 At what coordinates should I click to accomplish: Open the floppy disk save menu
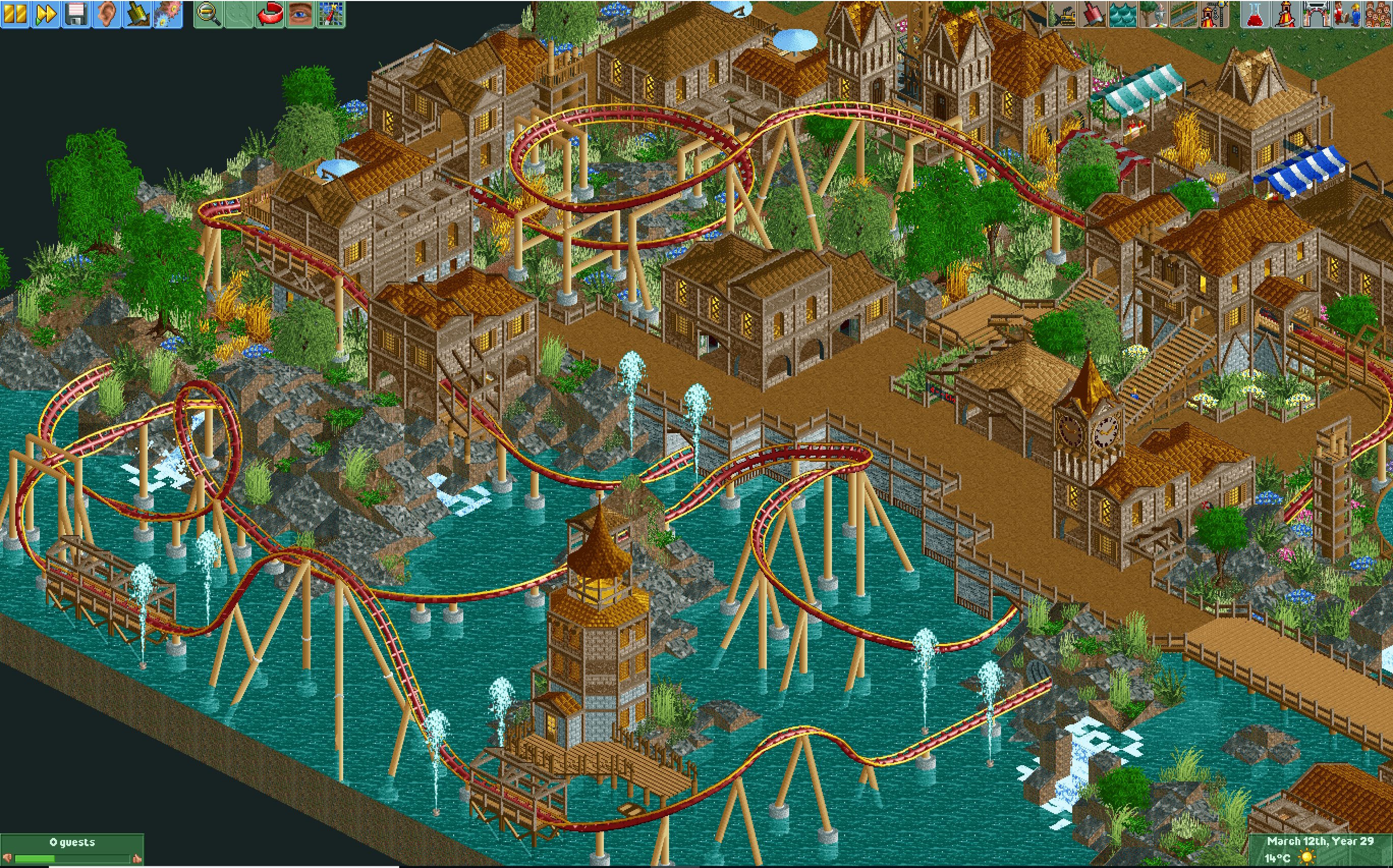[76, 14]
